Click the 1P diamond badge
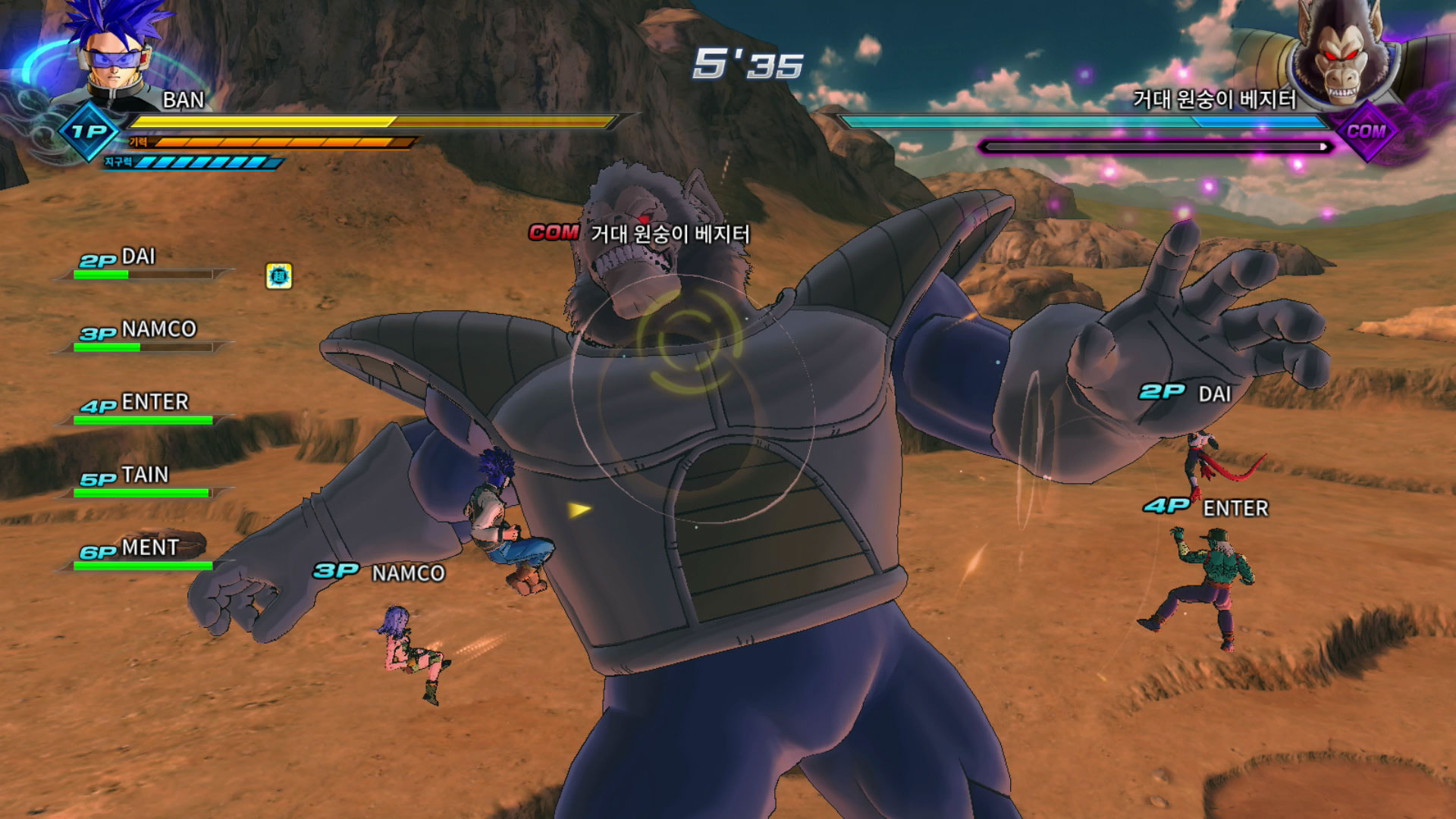The height and width of the screenshot is (819, 1456). [x=89, y=132]
